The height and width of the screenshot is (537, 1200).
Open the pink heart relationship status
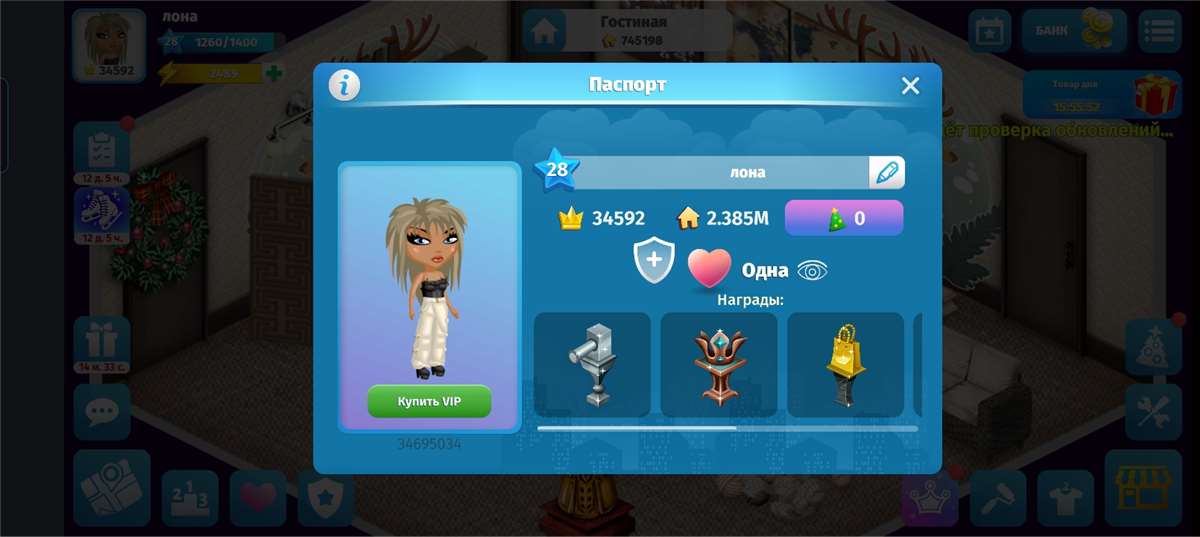pyautogui.click(x=709, y=268)
